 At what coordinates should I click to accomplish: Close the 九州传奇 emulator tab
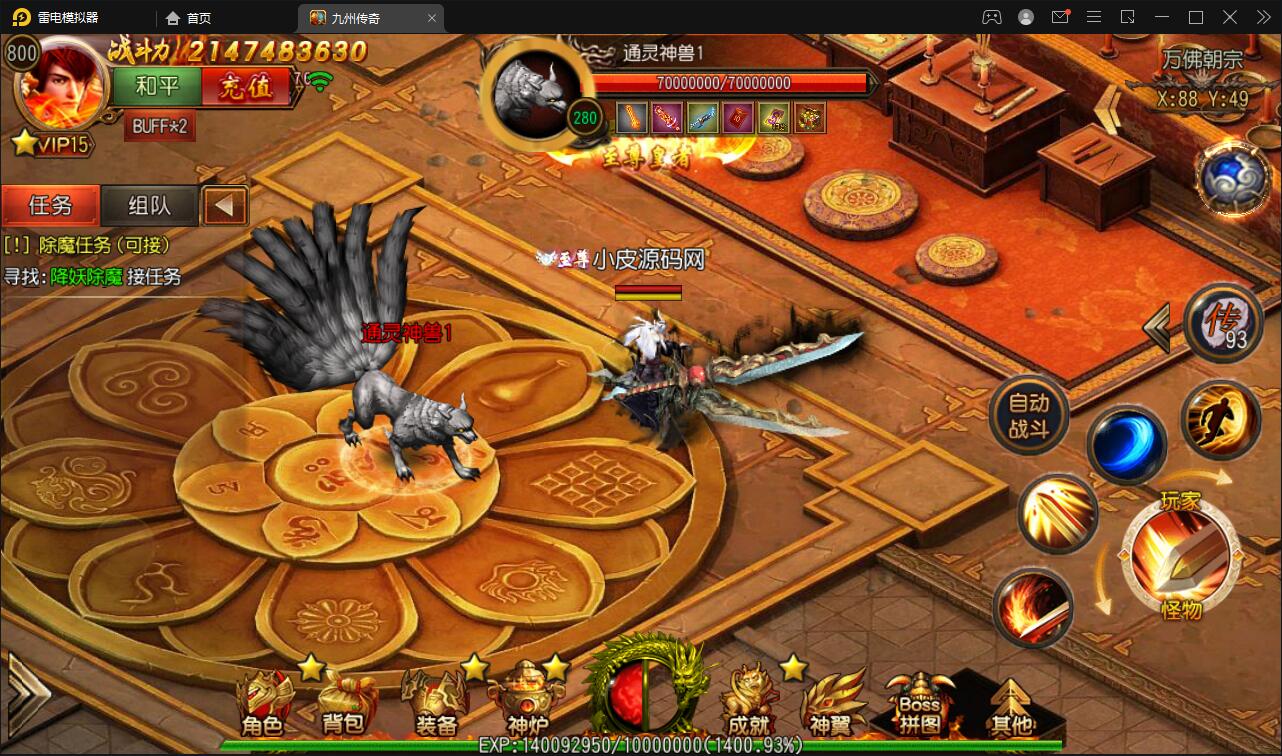[432, 18]
